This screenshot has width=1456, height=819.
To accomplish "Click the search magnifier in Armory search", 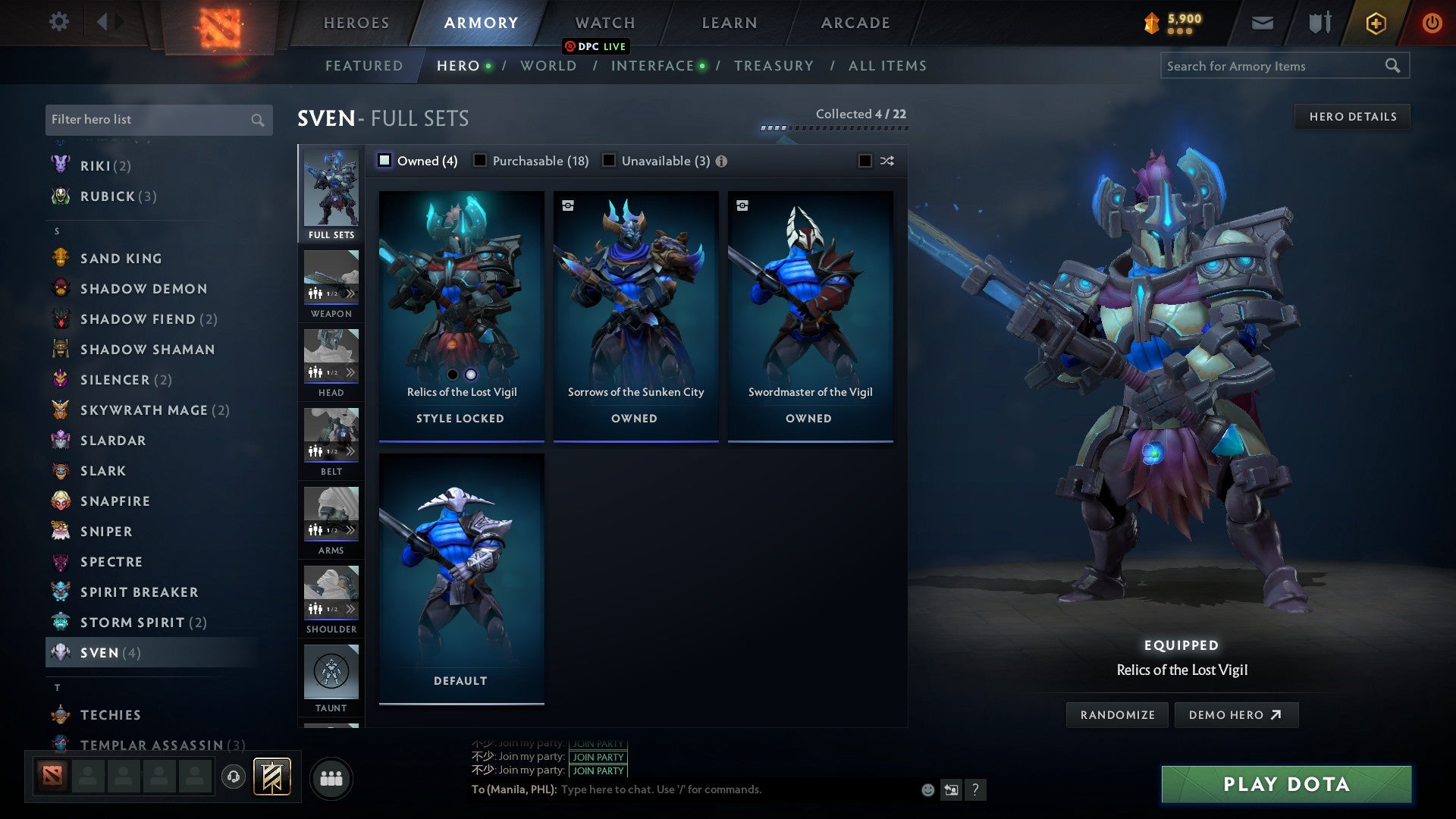I will point(1394,66).
